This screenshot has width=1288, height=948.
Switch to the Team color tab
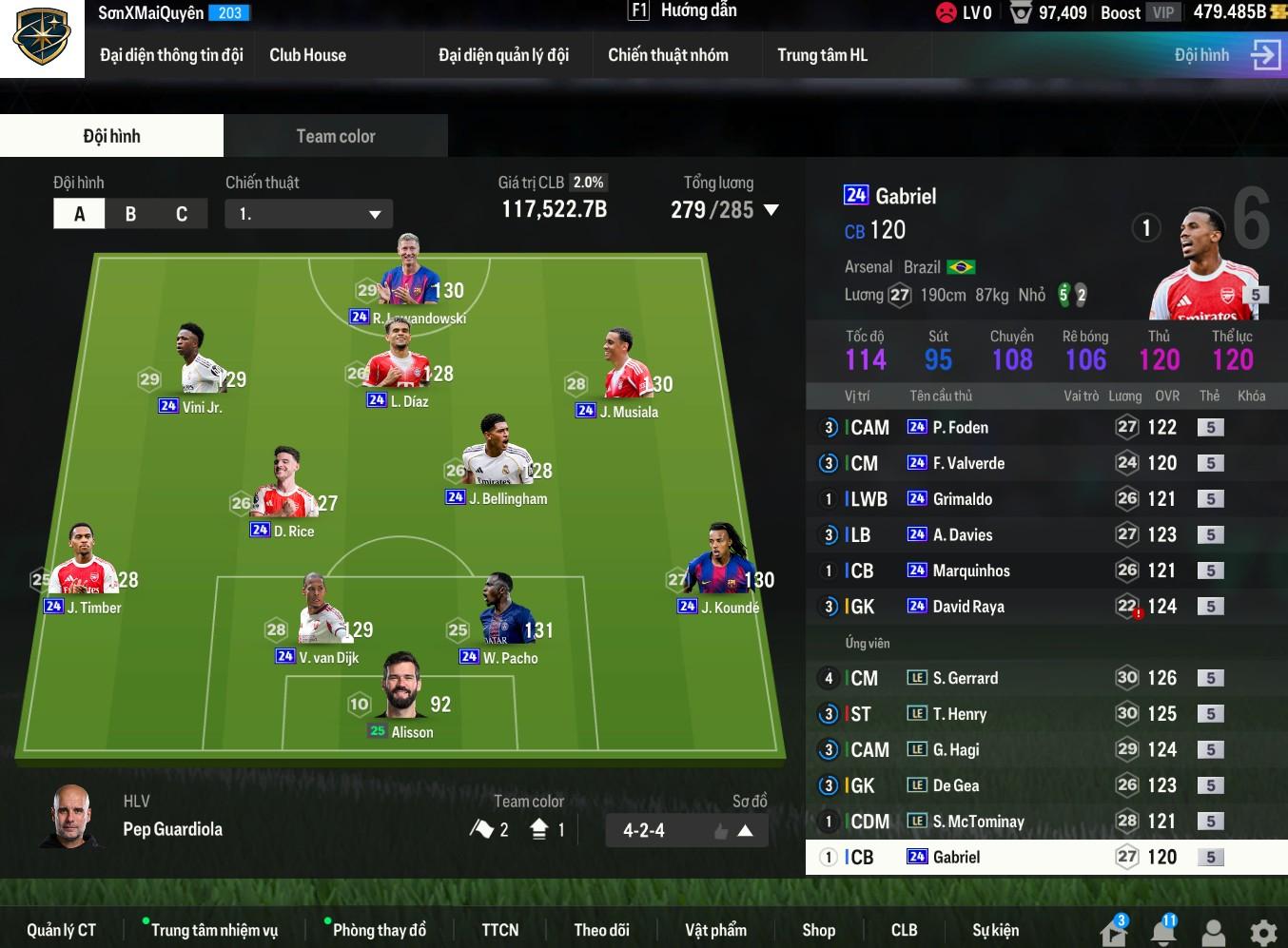pos(335,136)
